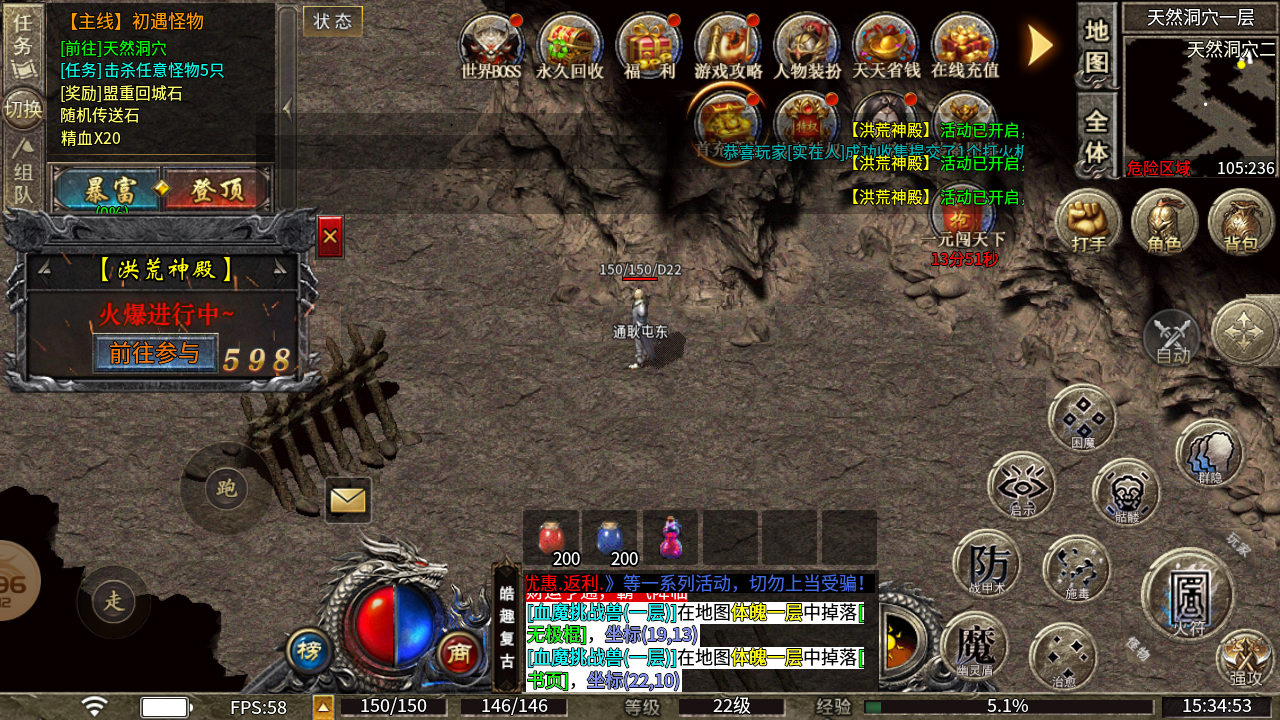Close the 洪荒神殿 event panel
The height and width of the screenshot is (720, 1280).
pos(330,237)
